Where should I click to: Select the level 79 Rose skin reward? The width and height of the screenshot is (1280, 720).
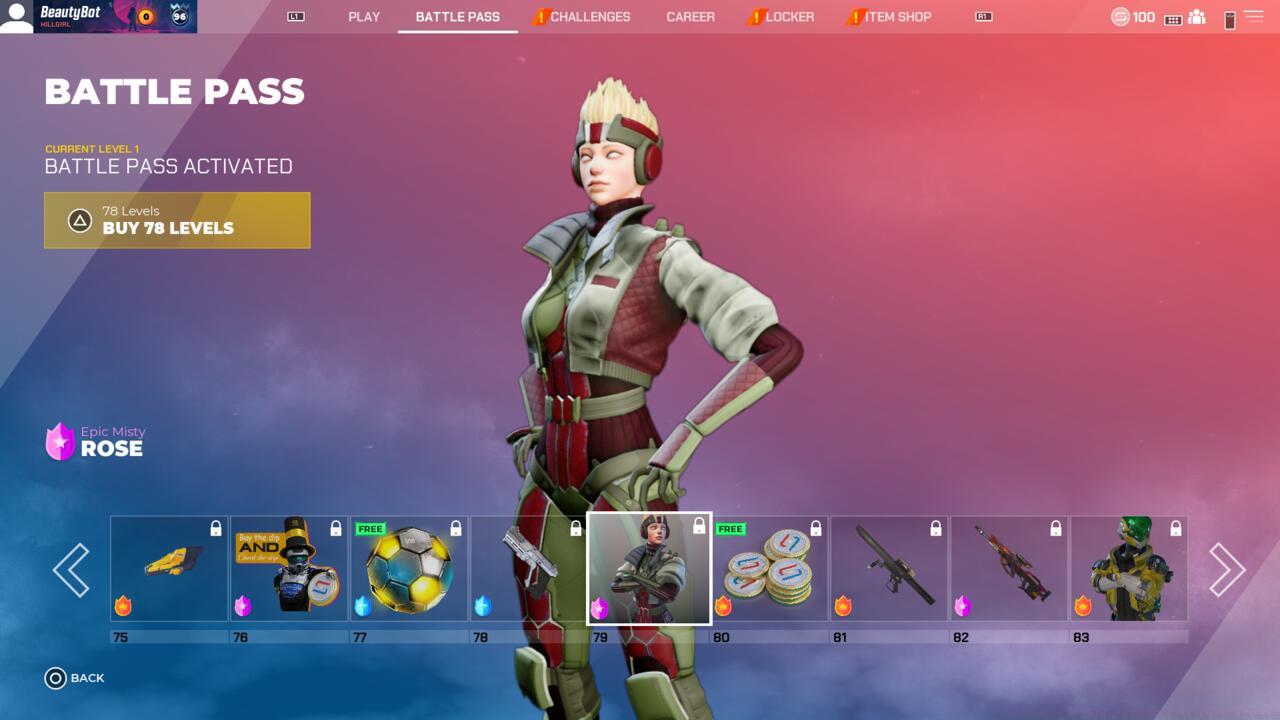click(x=649, y=569)
